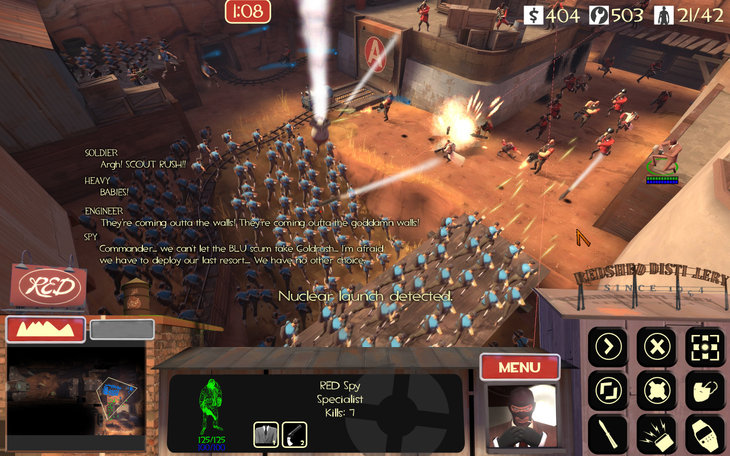Open the red MENU button
The height and width of the screenshot is (456, 730).
pyautogui.click(x=519, y=367)
